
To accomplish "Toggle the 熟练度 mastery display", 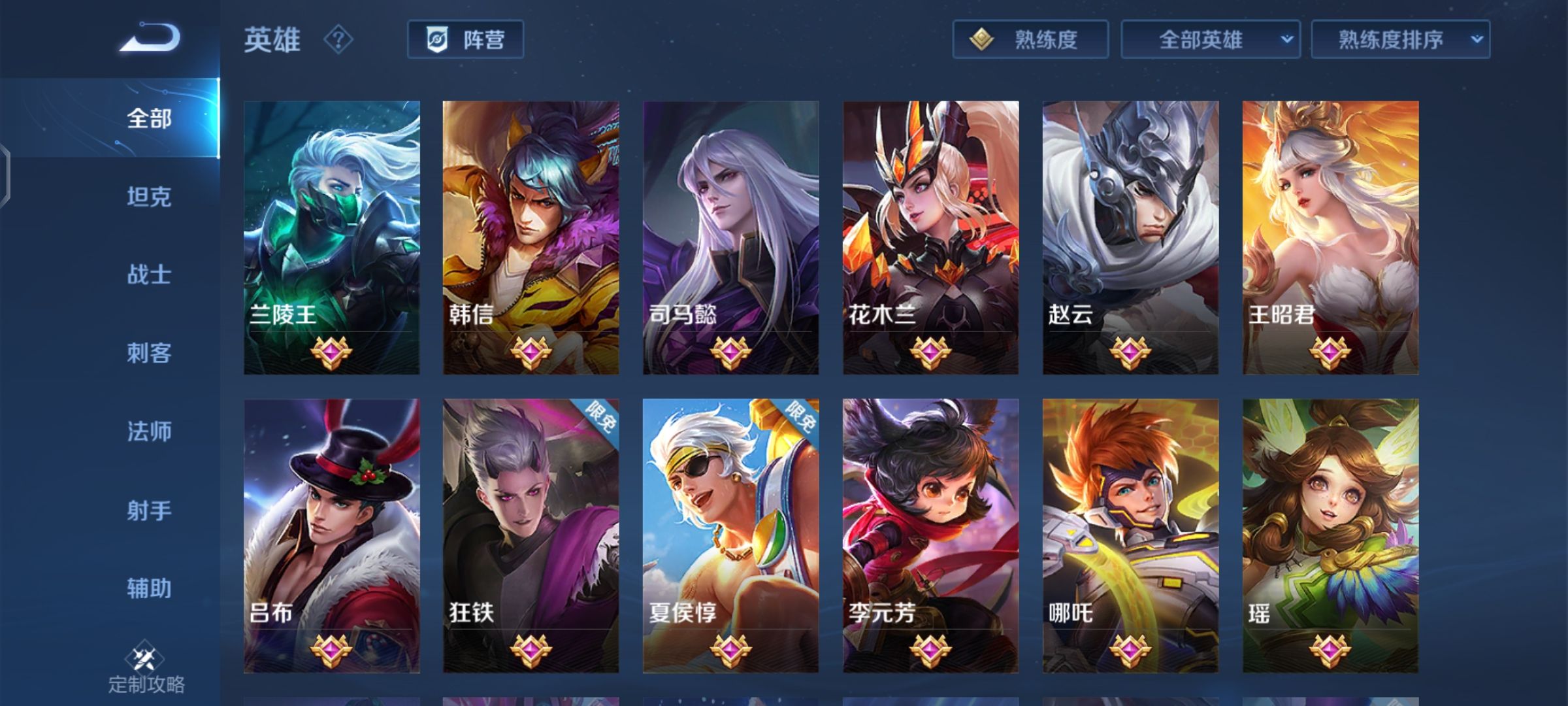I will tap(1029, 39).
